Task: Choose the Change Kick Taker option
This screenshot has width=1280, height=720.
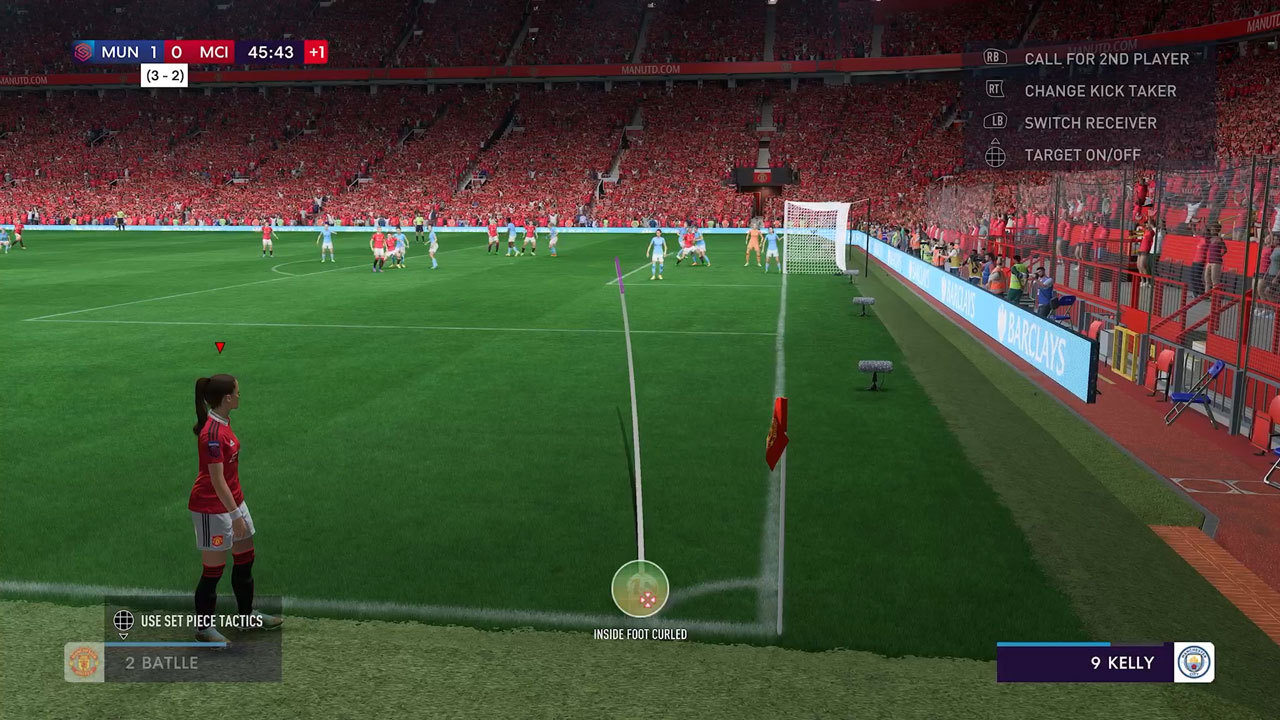Action: click(x=1099, y=91)
